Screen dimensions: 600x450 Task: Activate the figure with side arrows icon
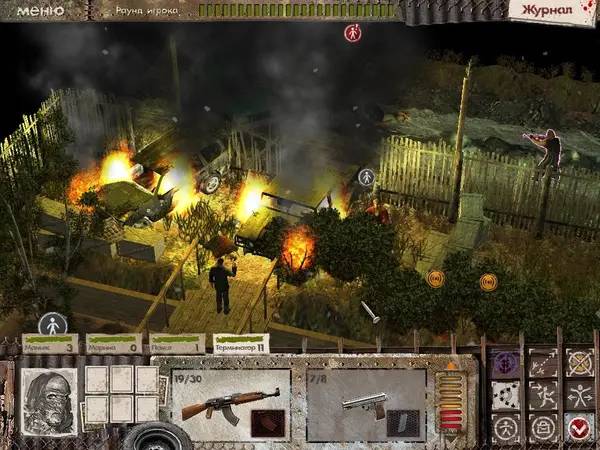tap(579, 396)
